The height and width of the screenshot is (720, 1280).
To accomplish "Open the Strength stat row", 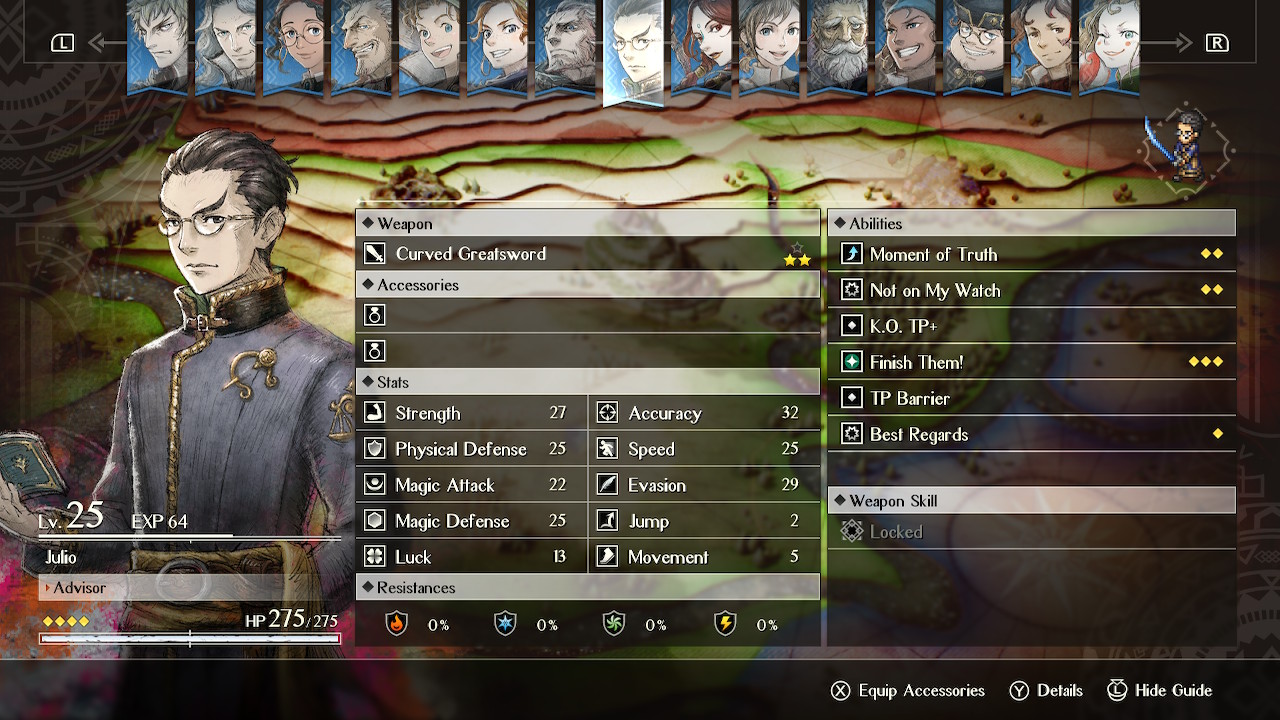I will tap(471, 413).
